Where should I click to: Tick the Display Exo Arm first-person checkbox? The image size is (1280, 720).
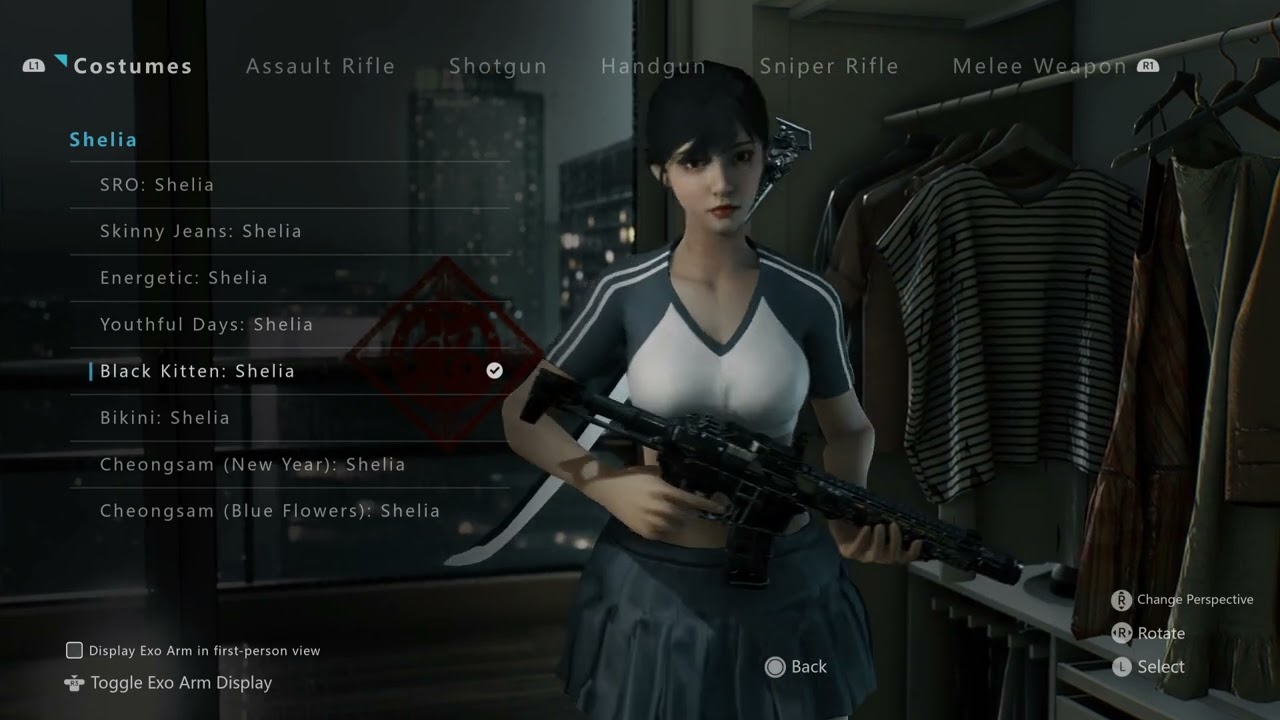[74, 651]
